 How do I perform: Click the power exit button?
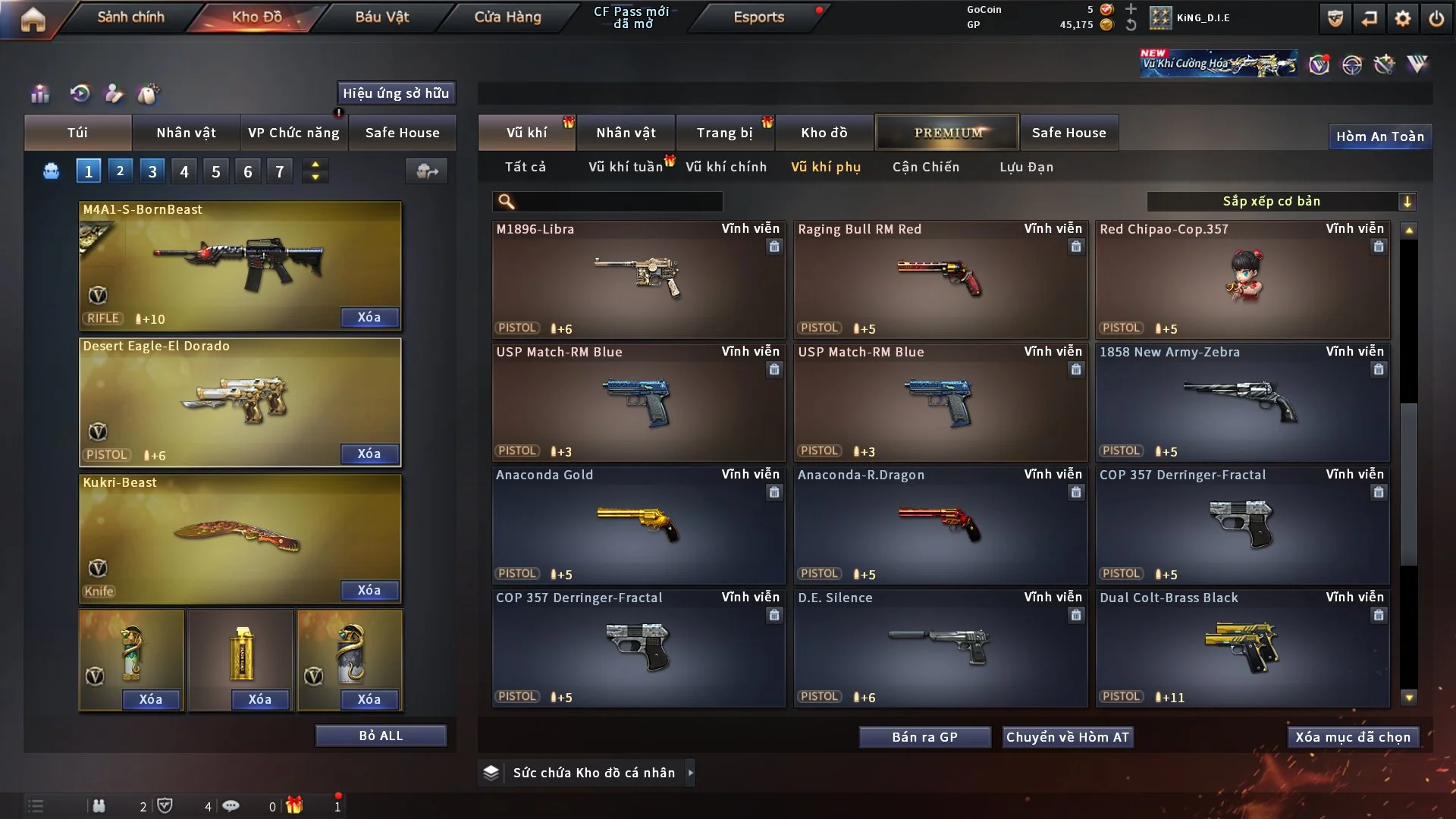[x=1436, y=18]
